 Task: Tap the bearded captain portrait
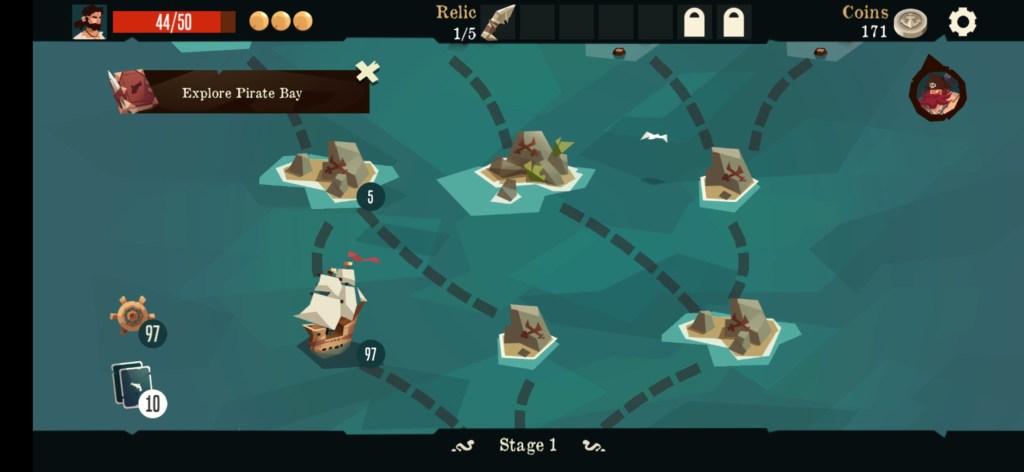pos(89,22)
